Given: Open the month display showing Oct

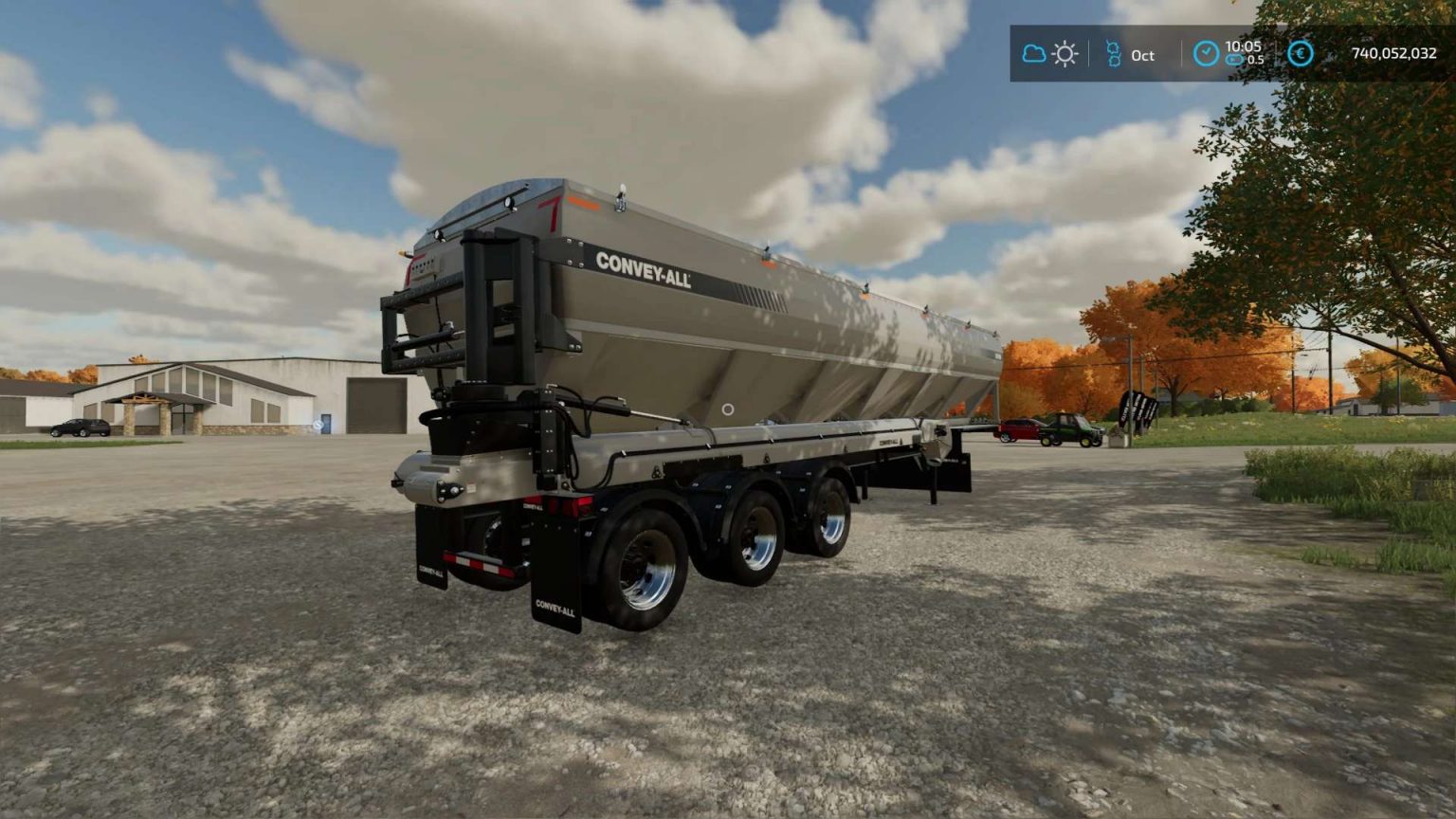Looking at the screenshot, I should tap(1133, 55).
